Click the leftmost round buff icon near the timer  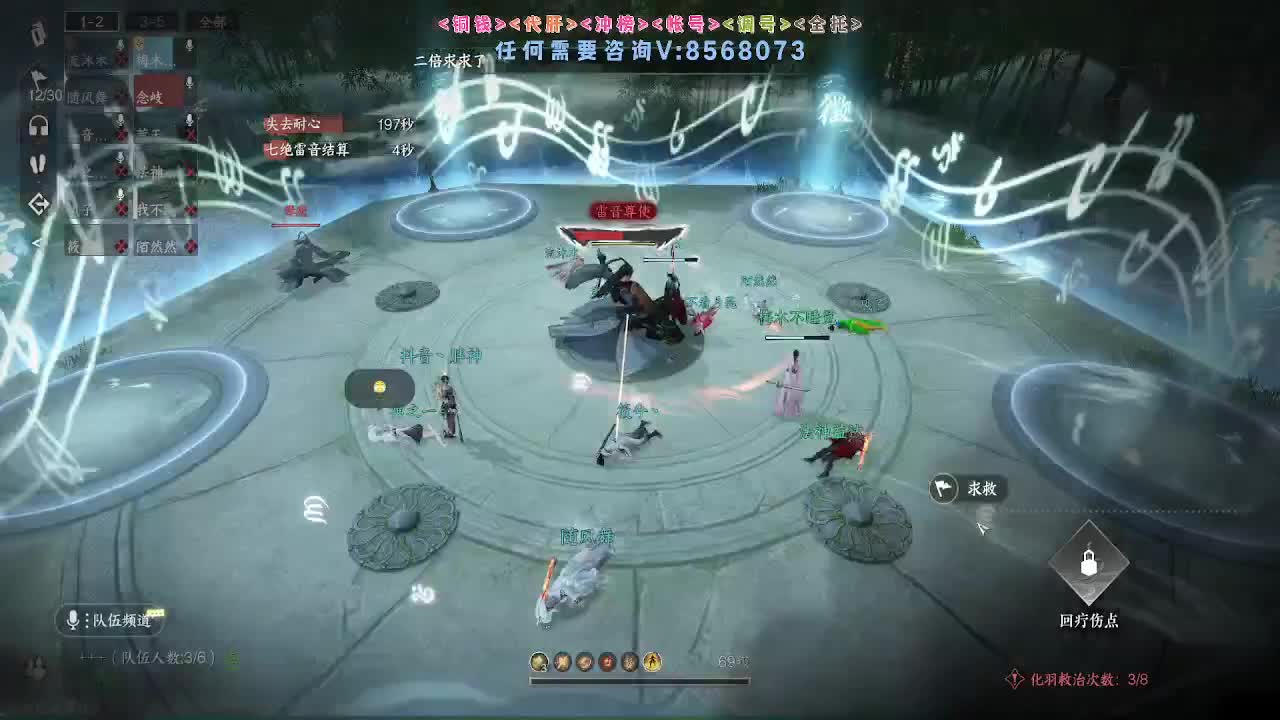click(539, 661)
